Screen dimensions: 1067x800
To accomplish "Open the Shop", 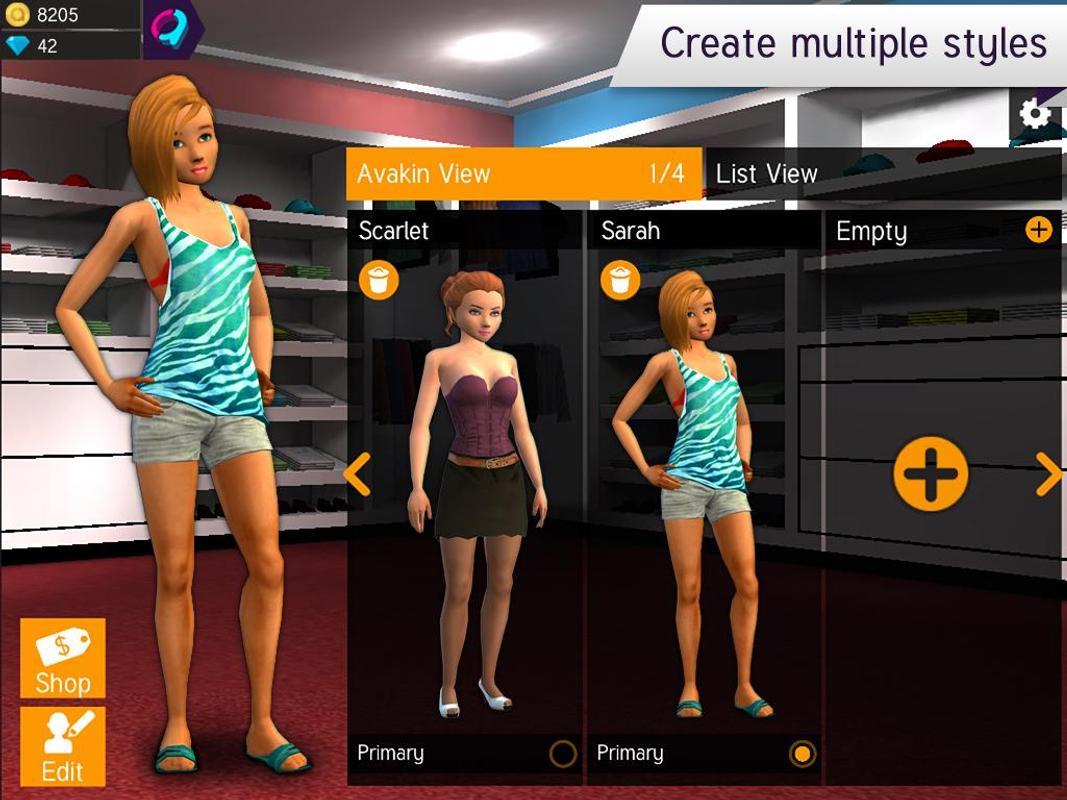I will tap(62, 658).
